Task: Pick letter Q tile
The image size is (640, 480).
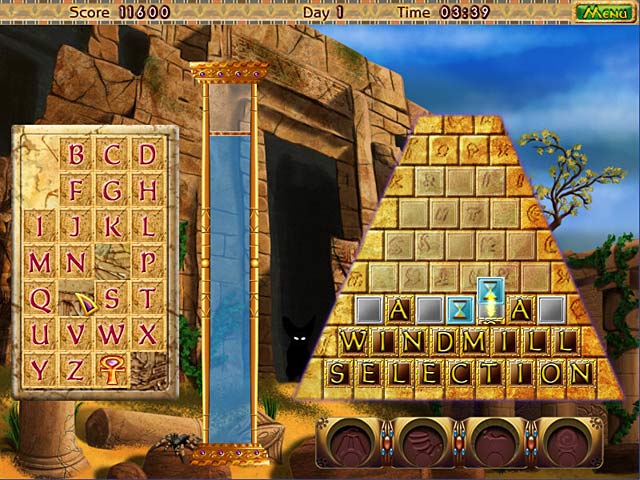Action: tap(40, 298)
